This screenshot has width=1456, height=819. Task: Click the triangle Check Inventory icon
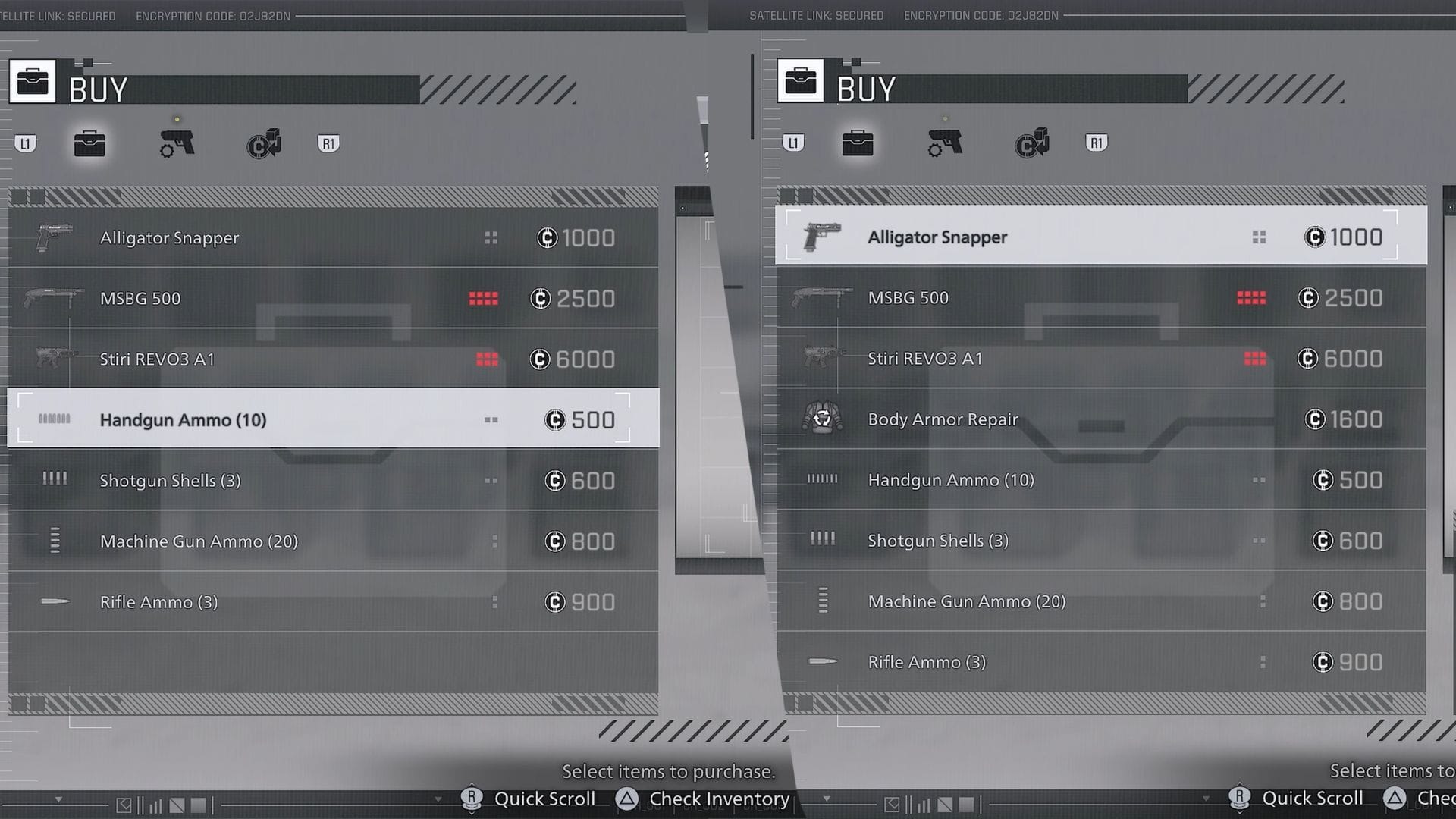[x=626, y=799]
